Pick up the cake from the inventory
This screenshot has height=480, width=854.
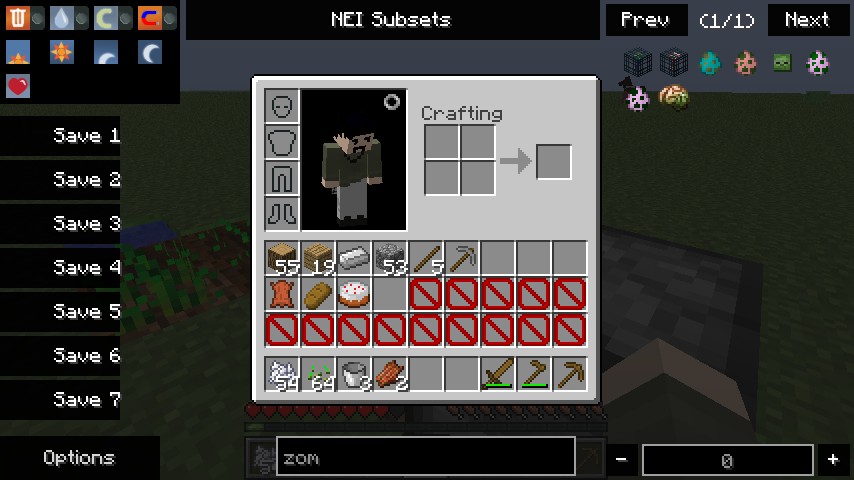click(354, 294)
